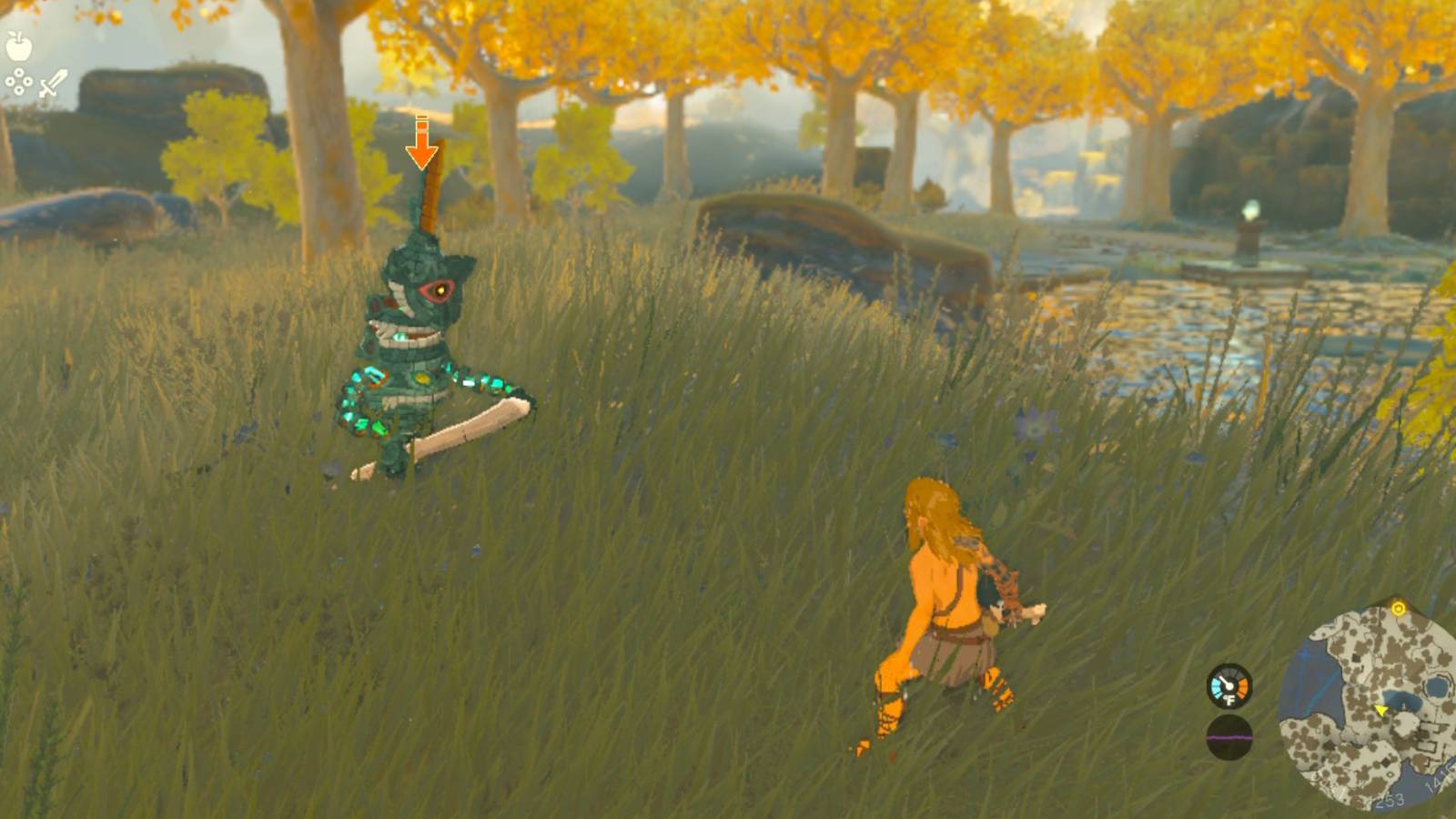Viewport: 1456px width, 819px height.
Task: Click the needle on the temperature dial
Action: click(x=1222, y=680)
